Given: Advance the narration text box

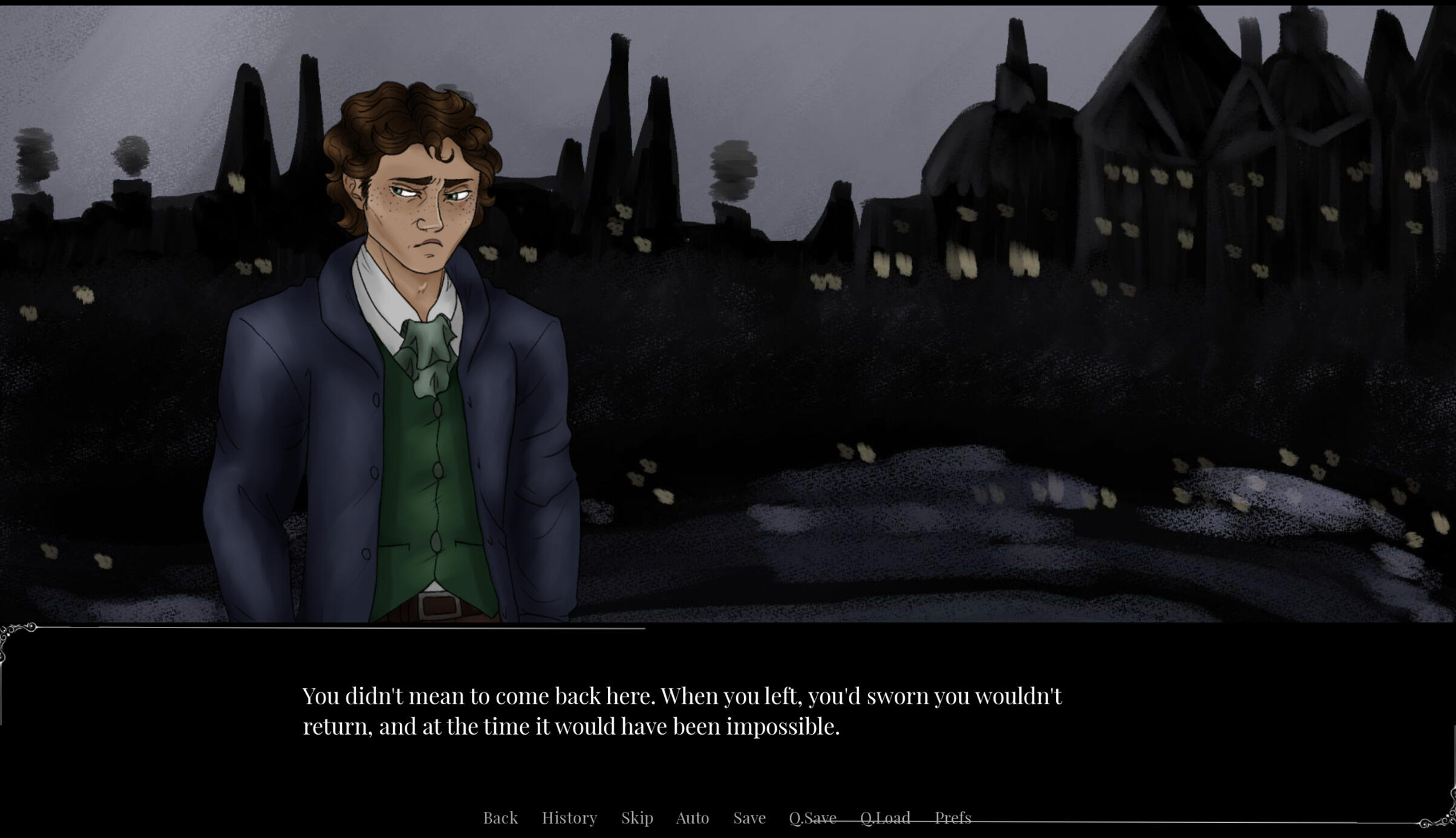Looking at the screenshot, I should pos(682,711).
